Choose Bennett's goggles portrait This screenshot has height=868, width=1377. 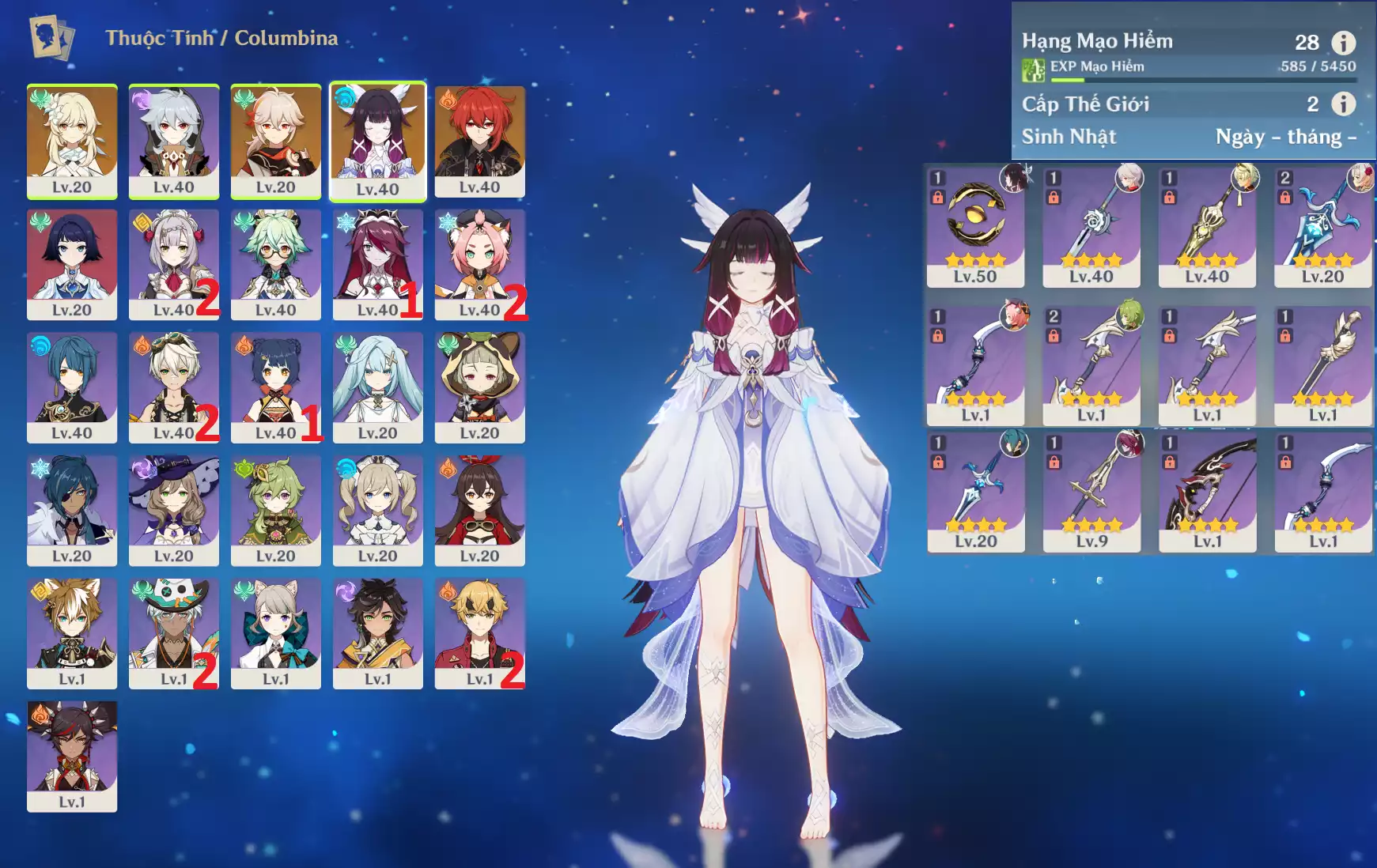[174, 387]
